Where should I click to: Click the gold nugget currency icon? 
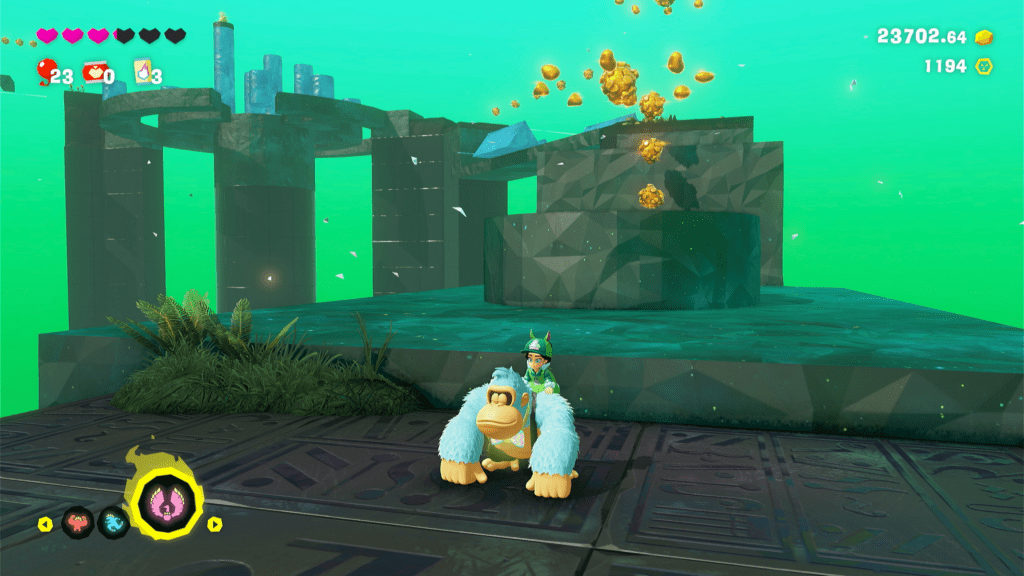(985, 38)
